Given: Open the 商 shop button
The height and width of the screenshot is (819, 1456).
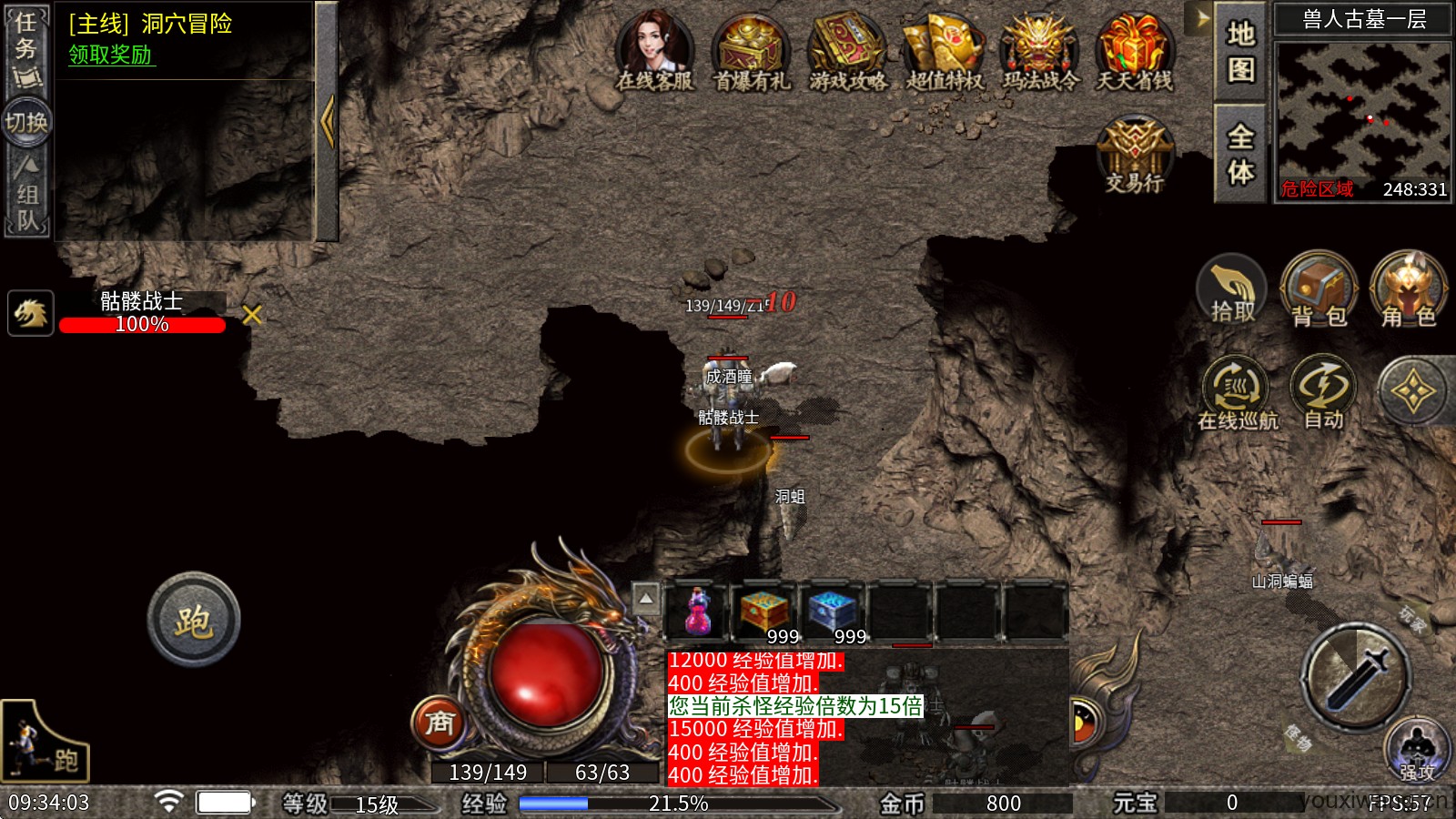Looking at the screenshot, I should click(440, 723).
